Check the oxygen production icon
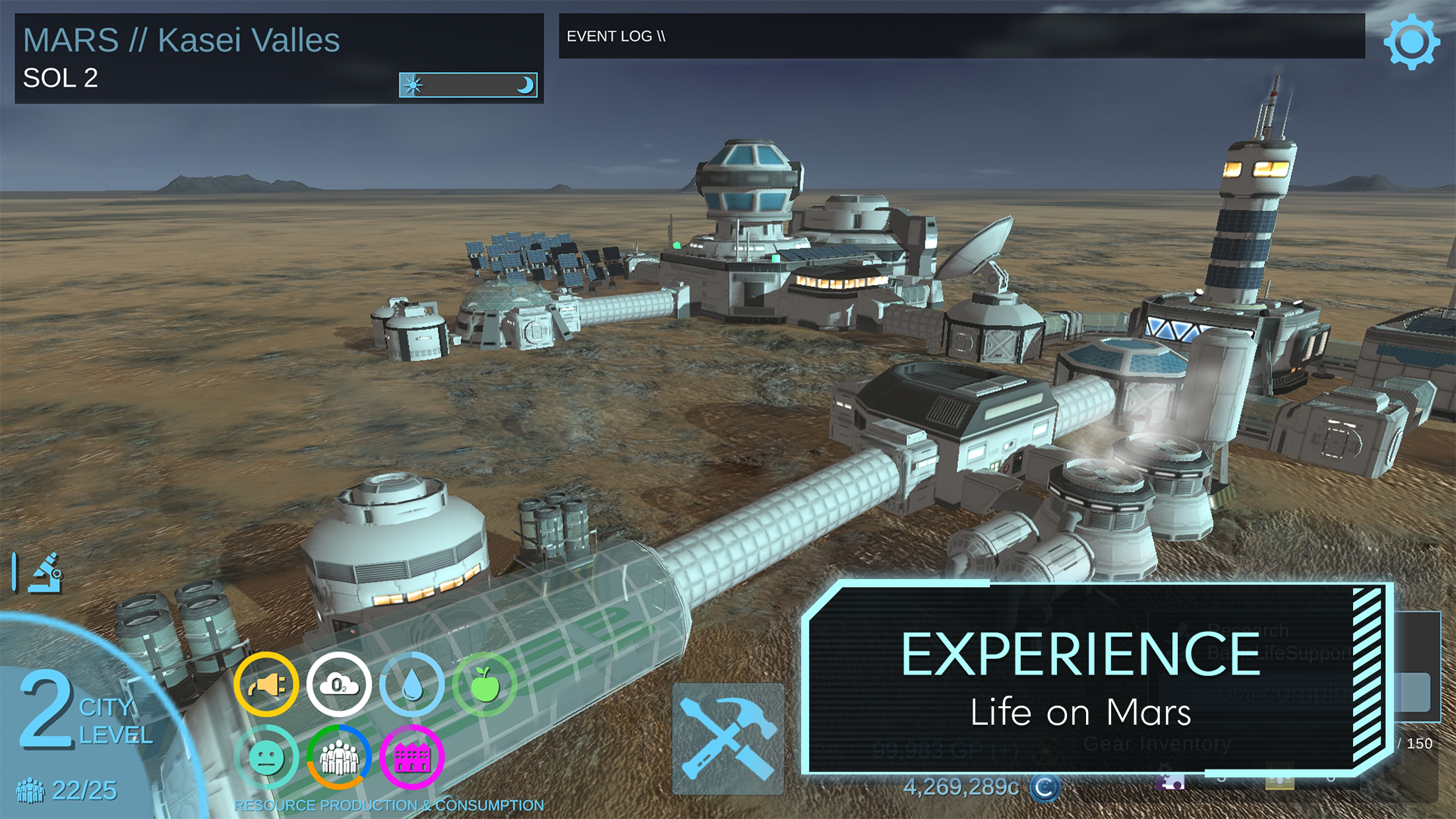Viewport: 1456px width, 819px height. pos(340,683)
